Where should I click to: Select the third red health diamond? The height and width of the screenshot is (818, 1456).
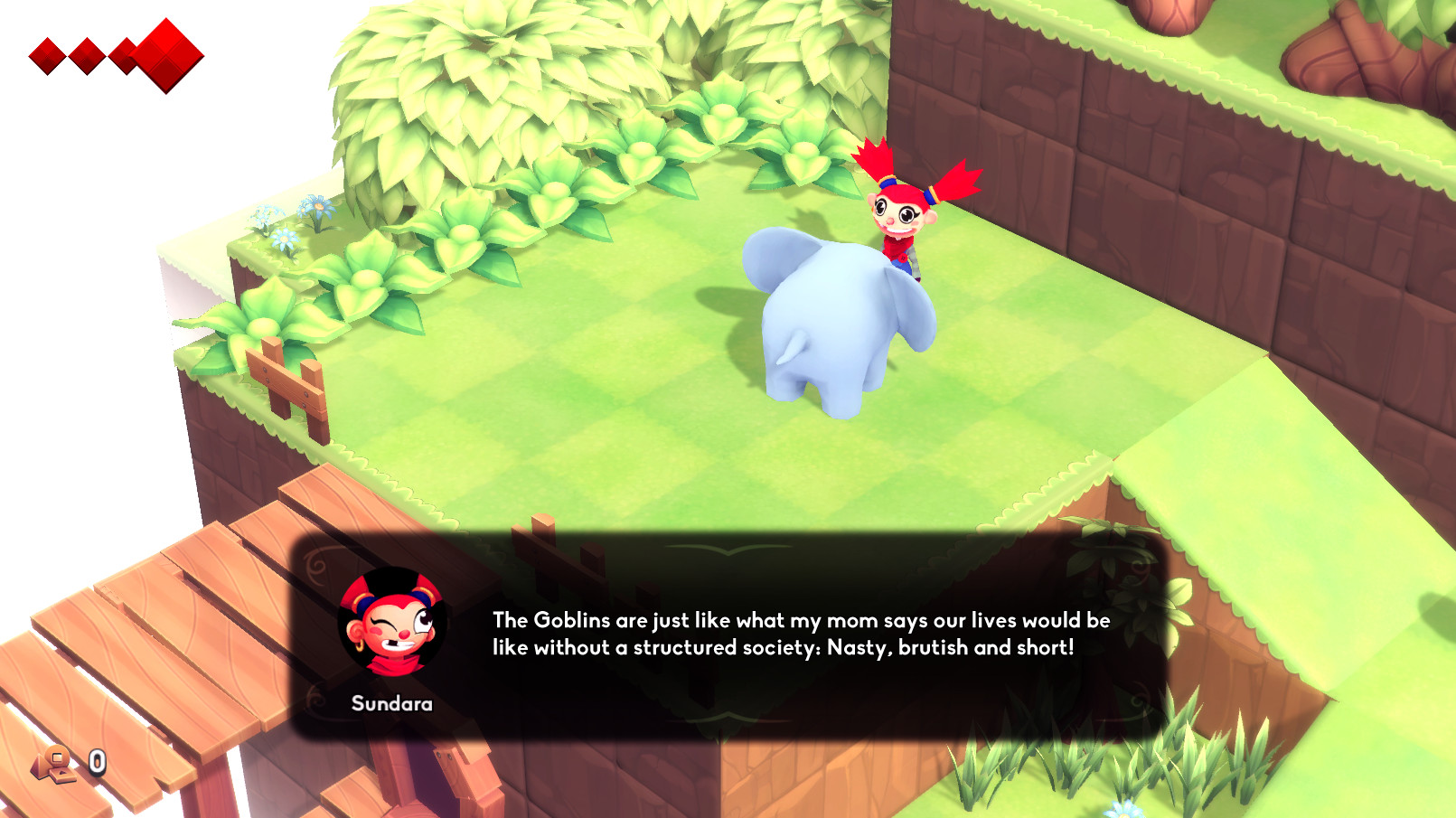pos(125,54)
